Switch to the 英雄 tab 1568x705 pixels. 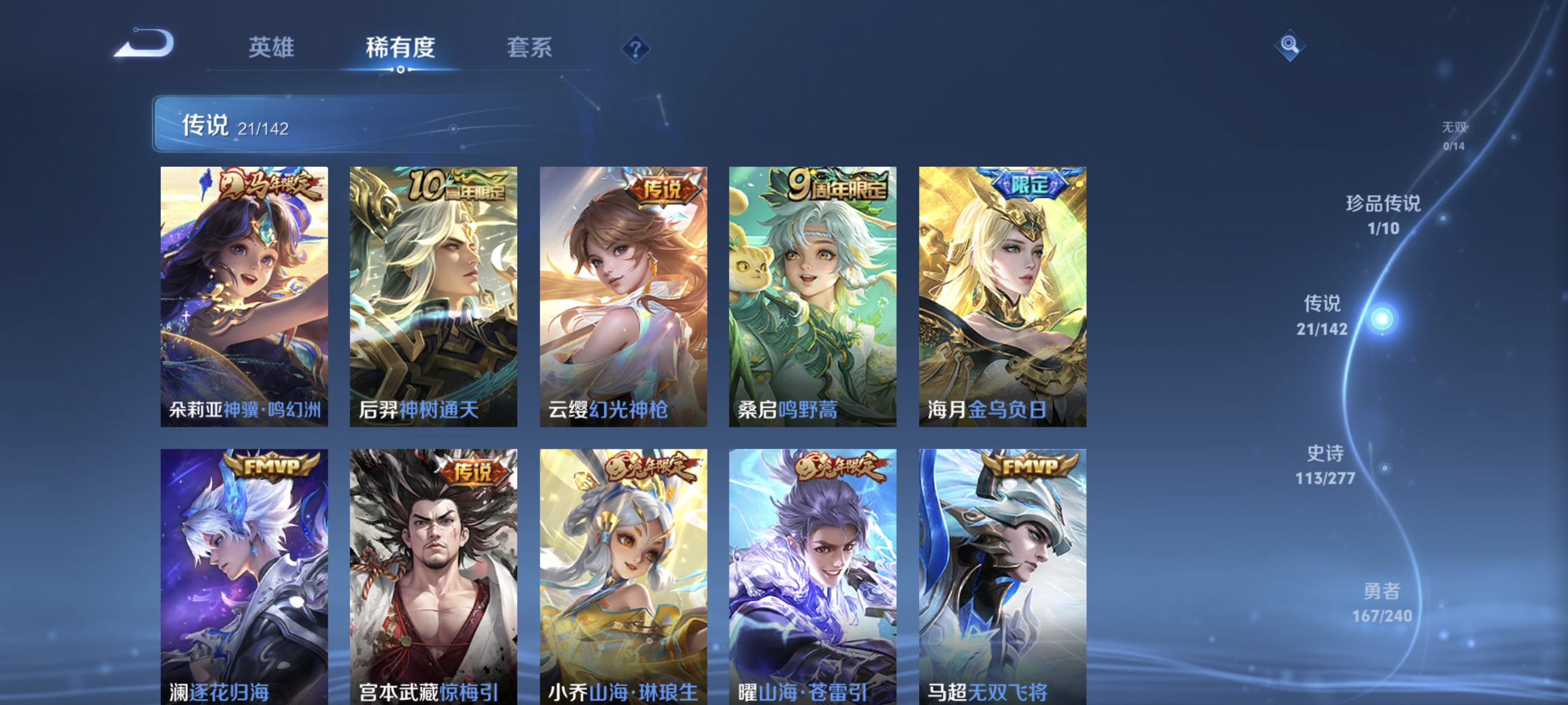tap(271, 47)
